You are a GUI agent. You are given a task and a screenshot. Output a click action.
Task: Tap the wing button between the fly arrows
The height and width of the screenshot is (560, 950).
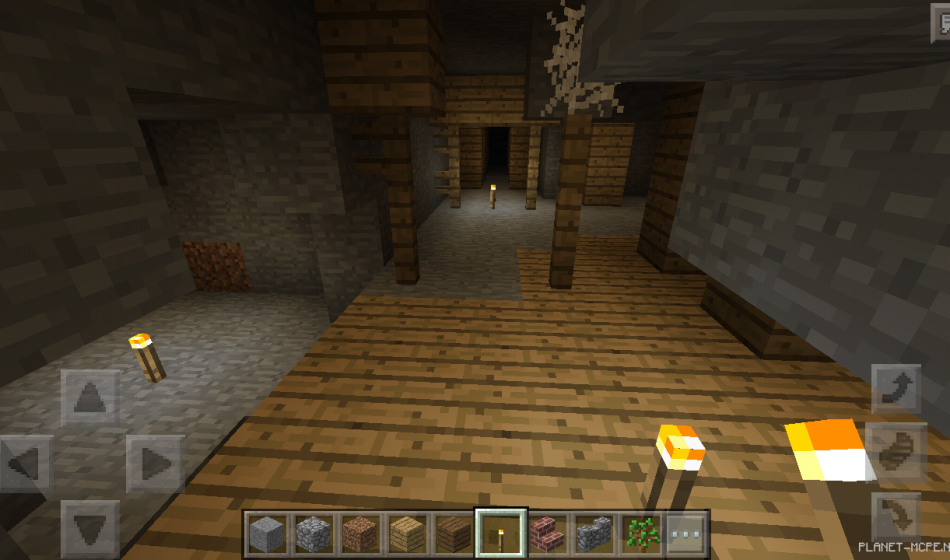pos(895,451)
